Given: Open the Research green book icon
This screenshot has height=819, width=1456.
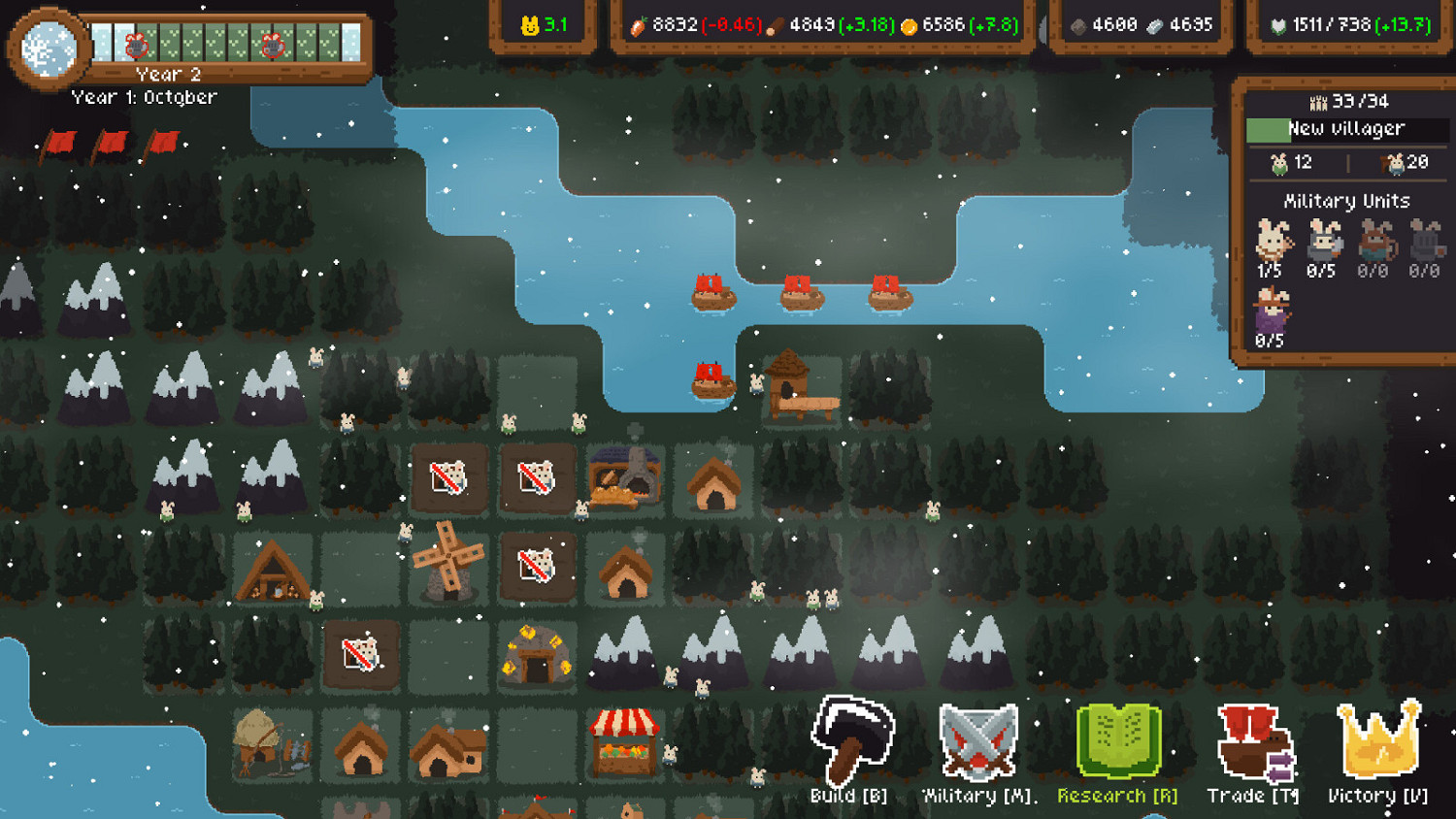Looking at the screenshot, I should (x=1116, y=740).
